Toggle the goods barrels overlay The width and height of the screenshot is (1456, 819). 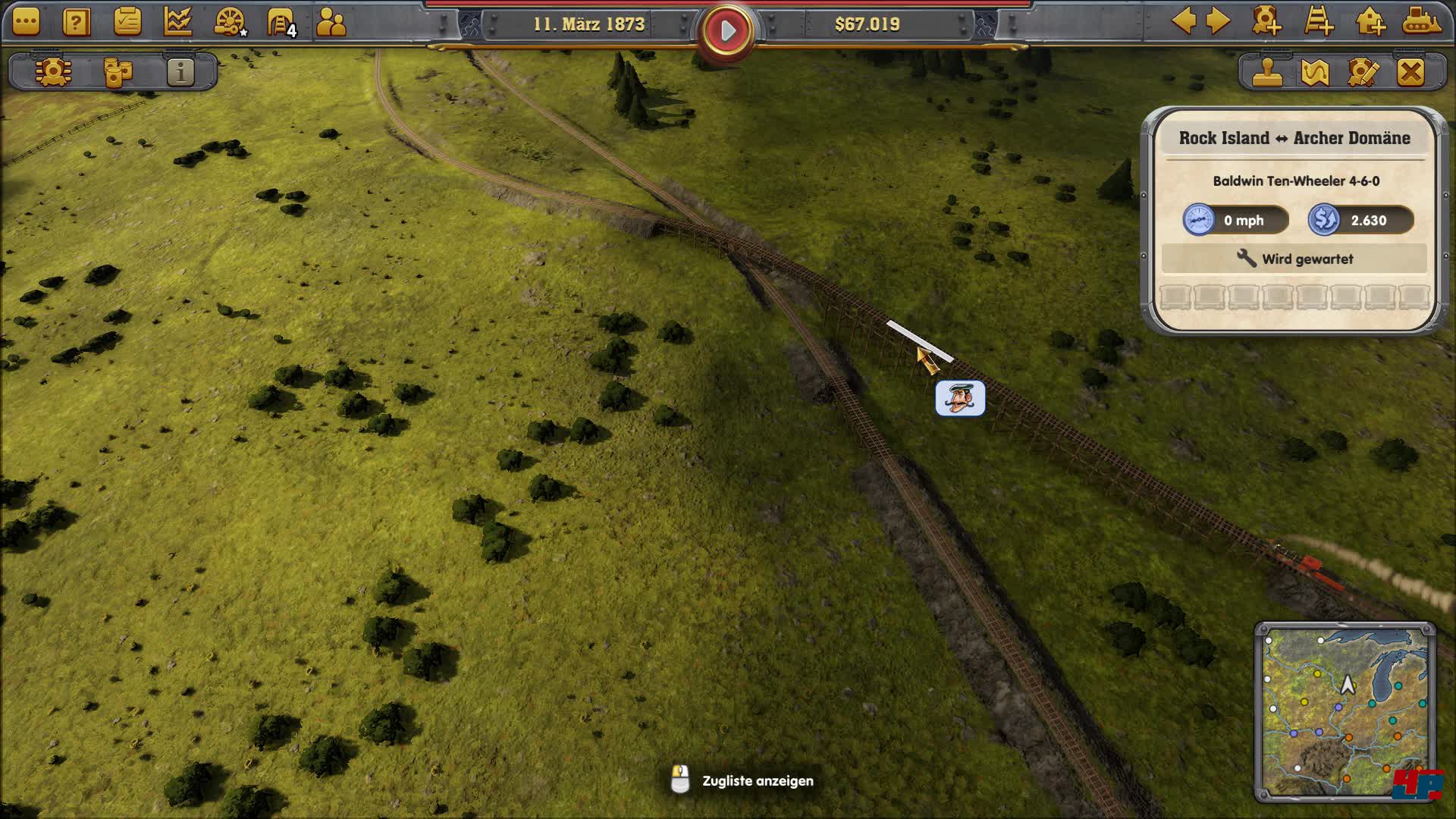click(118, 72)
